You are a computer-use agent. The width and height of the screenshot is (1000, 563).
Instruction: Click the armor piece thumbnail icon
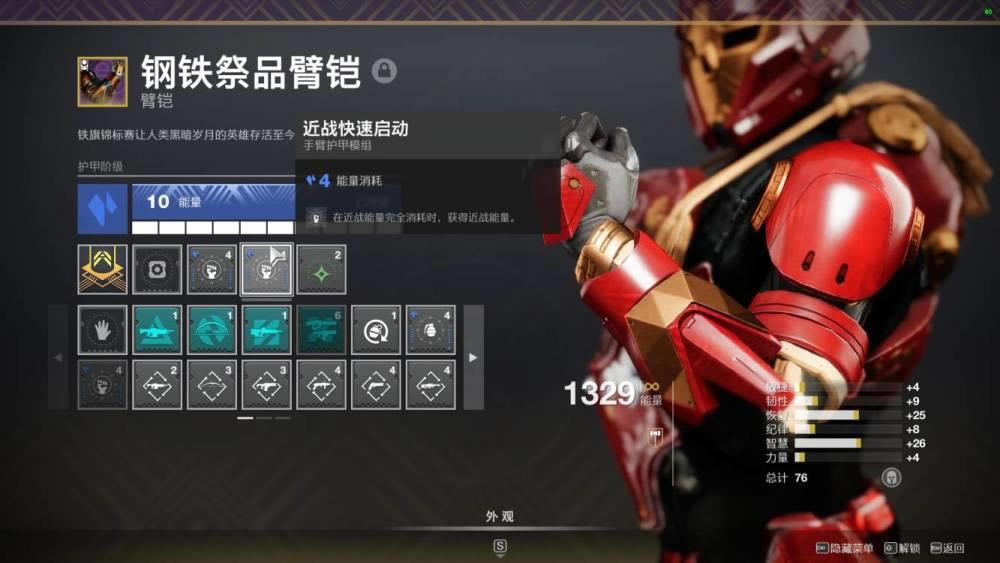[x=103, y=81]
